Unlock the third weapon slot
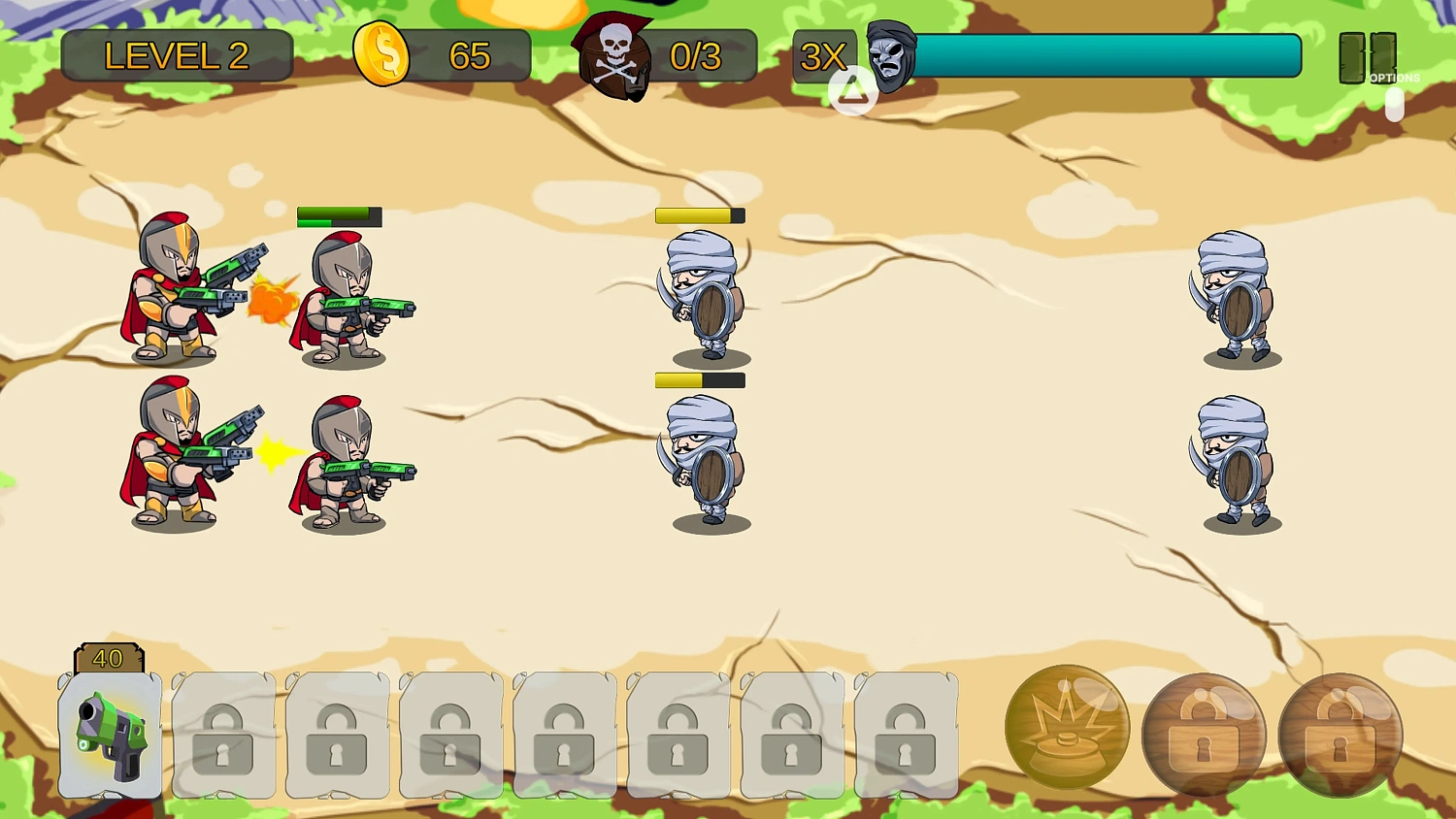The image size is (1456, 819). (337, 737)
